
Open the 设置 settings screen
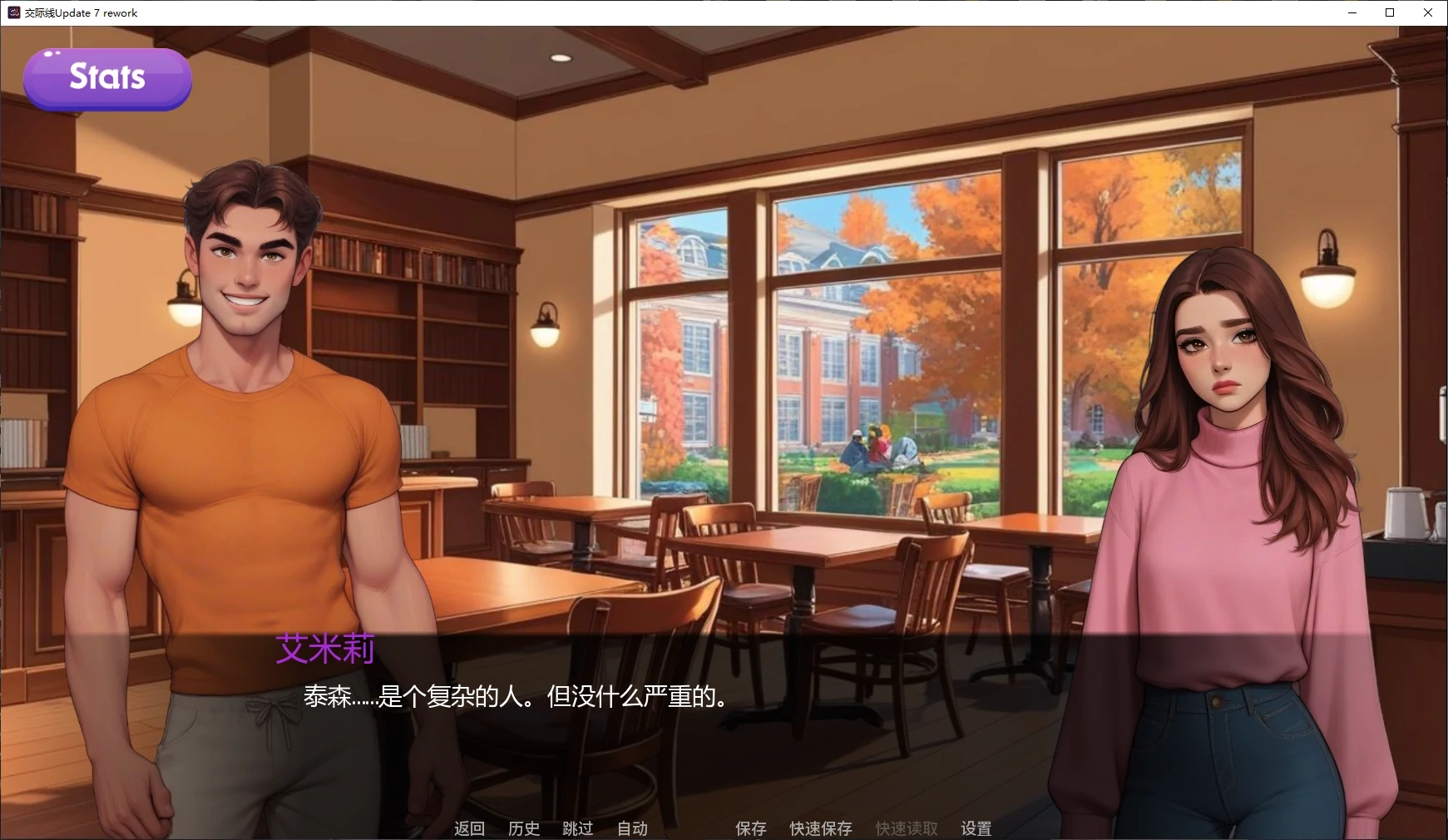975,828
